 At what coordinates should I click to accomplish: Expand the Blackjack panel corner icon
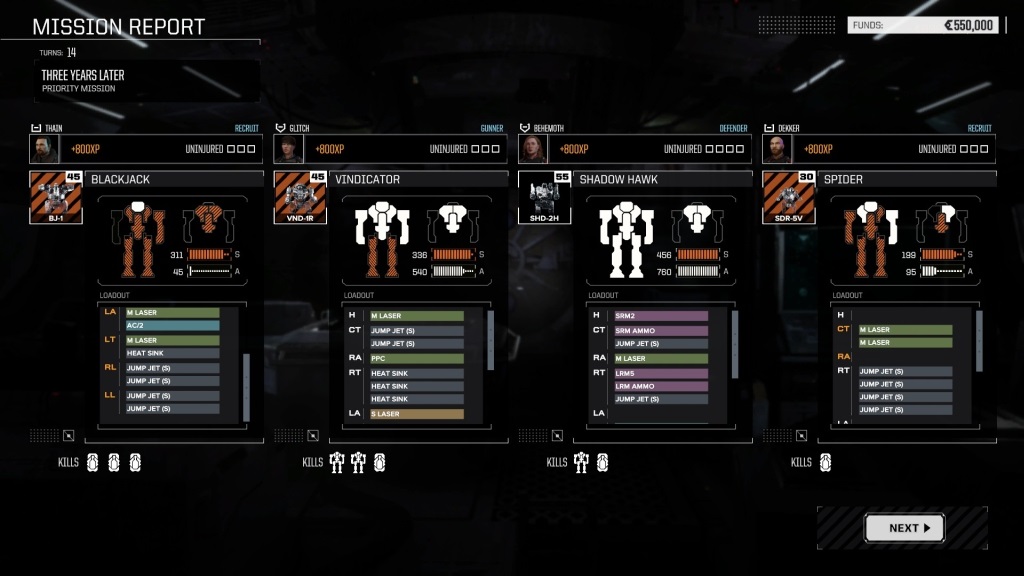click(68, 435)
